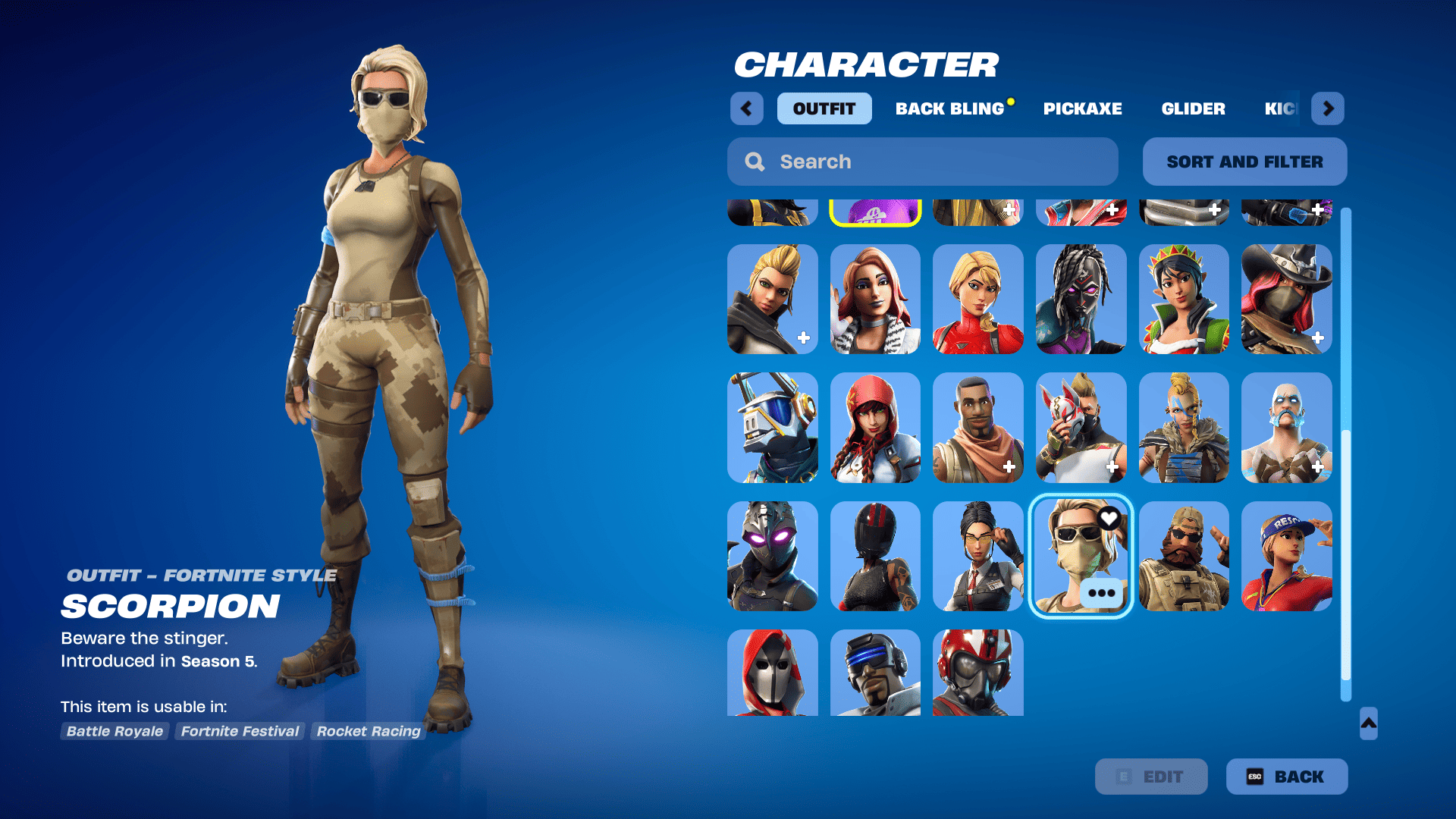Click the plus icon on the desert headwrap outfit
This screenshot has width=1456, height=819.
pyautogui.click(x=1011, y=467)
